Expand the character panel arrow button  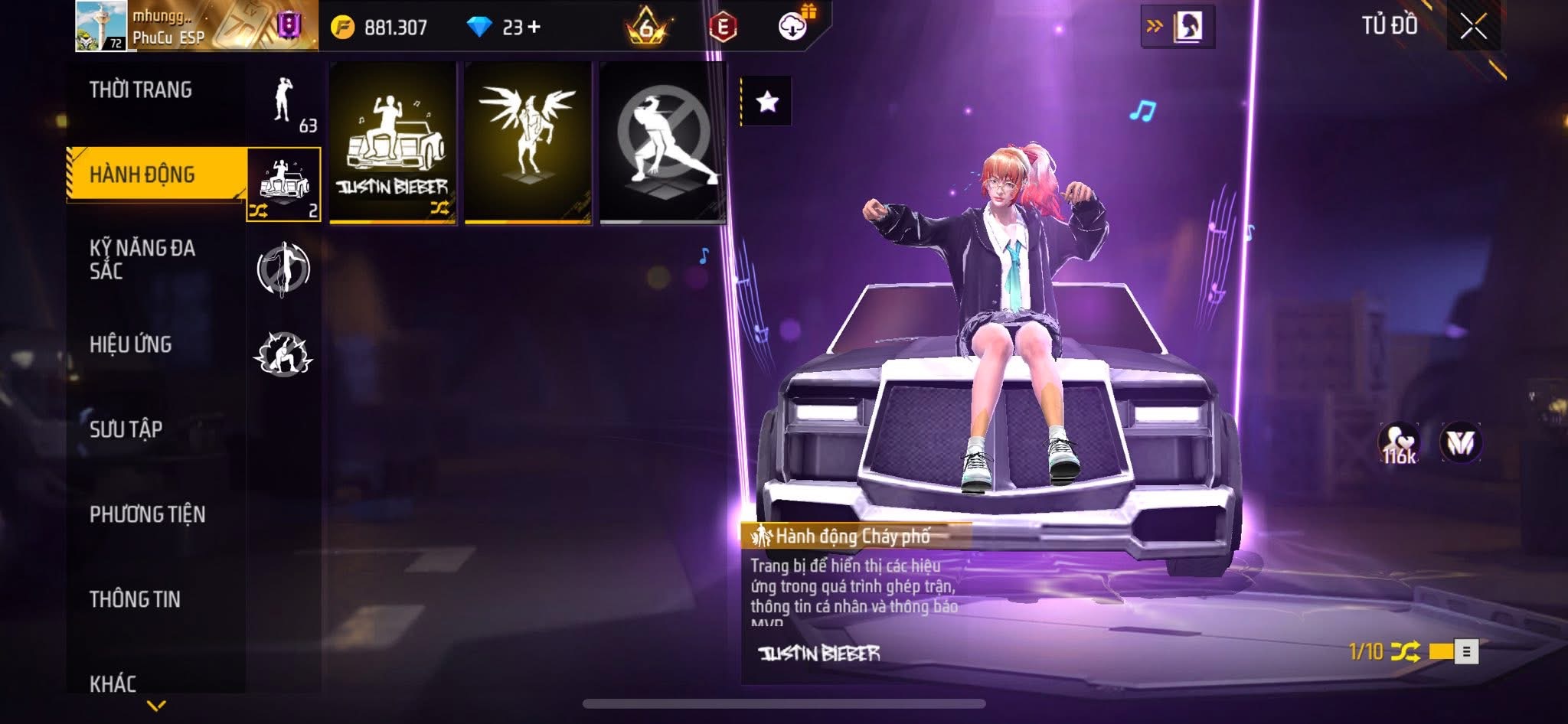1177,27
